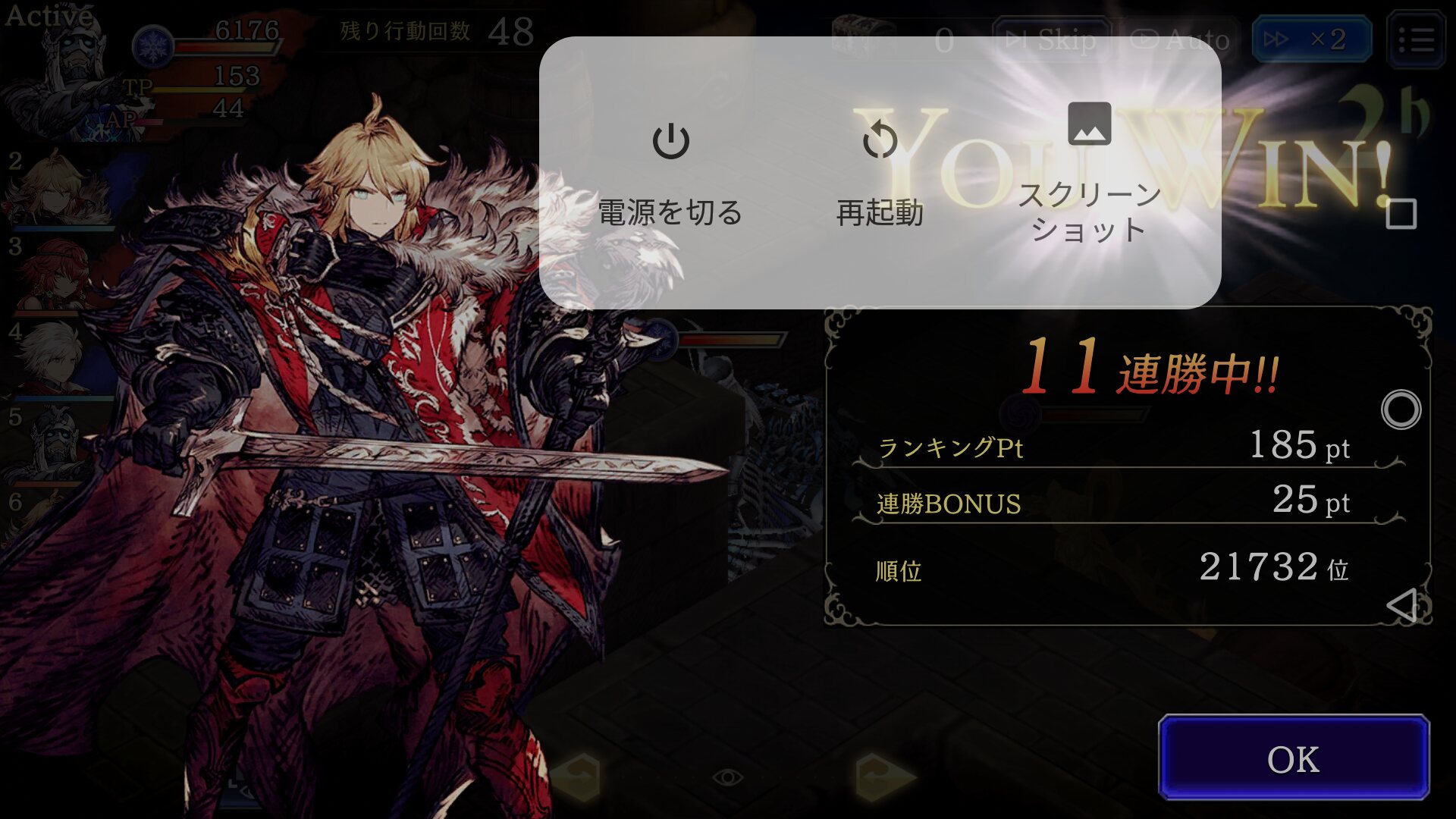Tap the Android home circle button
The image size is (1456, 819).
point(1401,410)
